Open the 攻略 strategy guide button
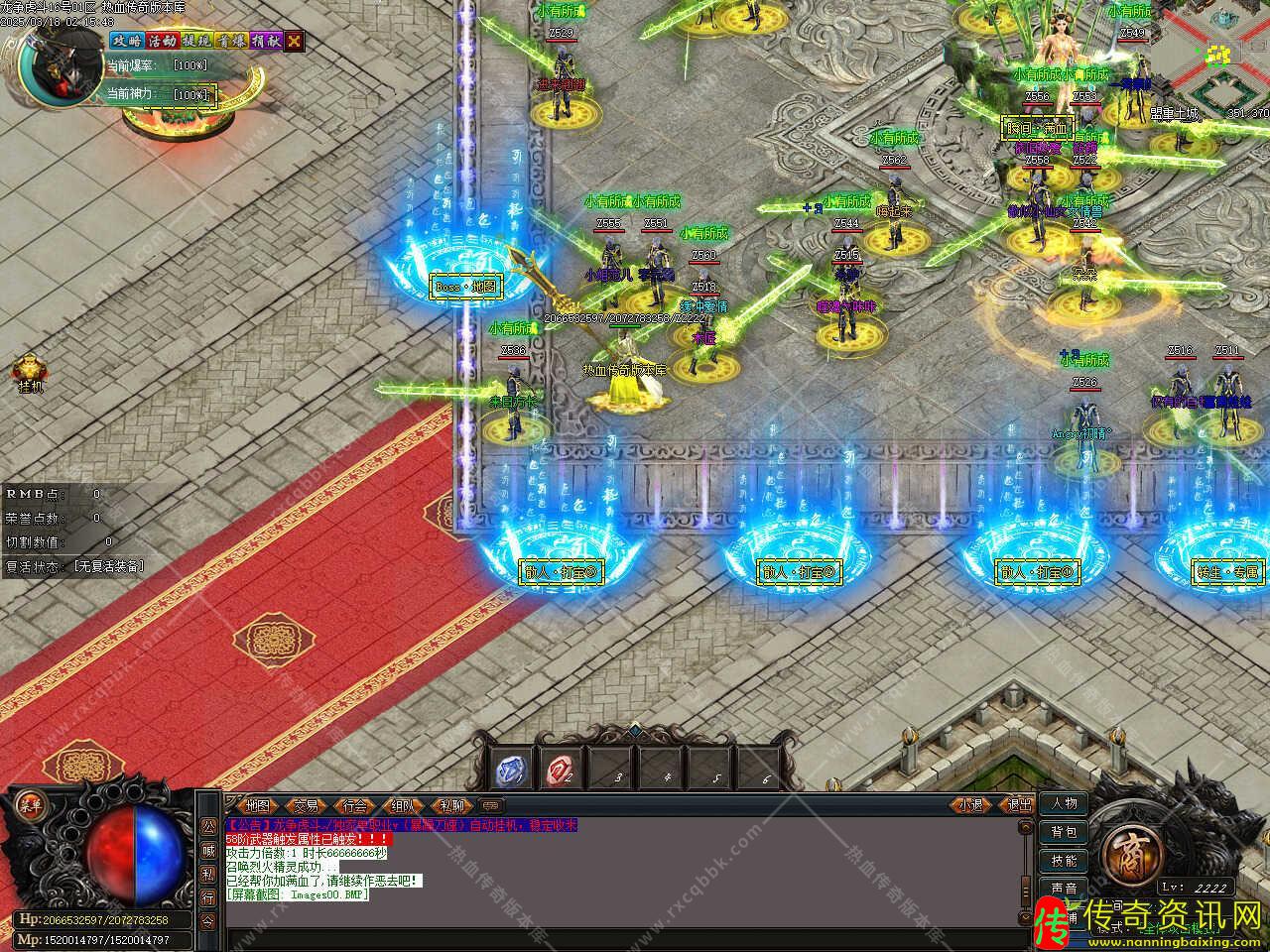This screenshot has width=1270, height=952. click(x=127, y=41)
